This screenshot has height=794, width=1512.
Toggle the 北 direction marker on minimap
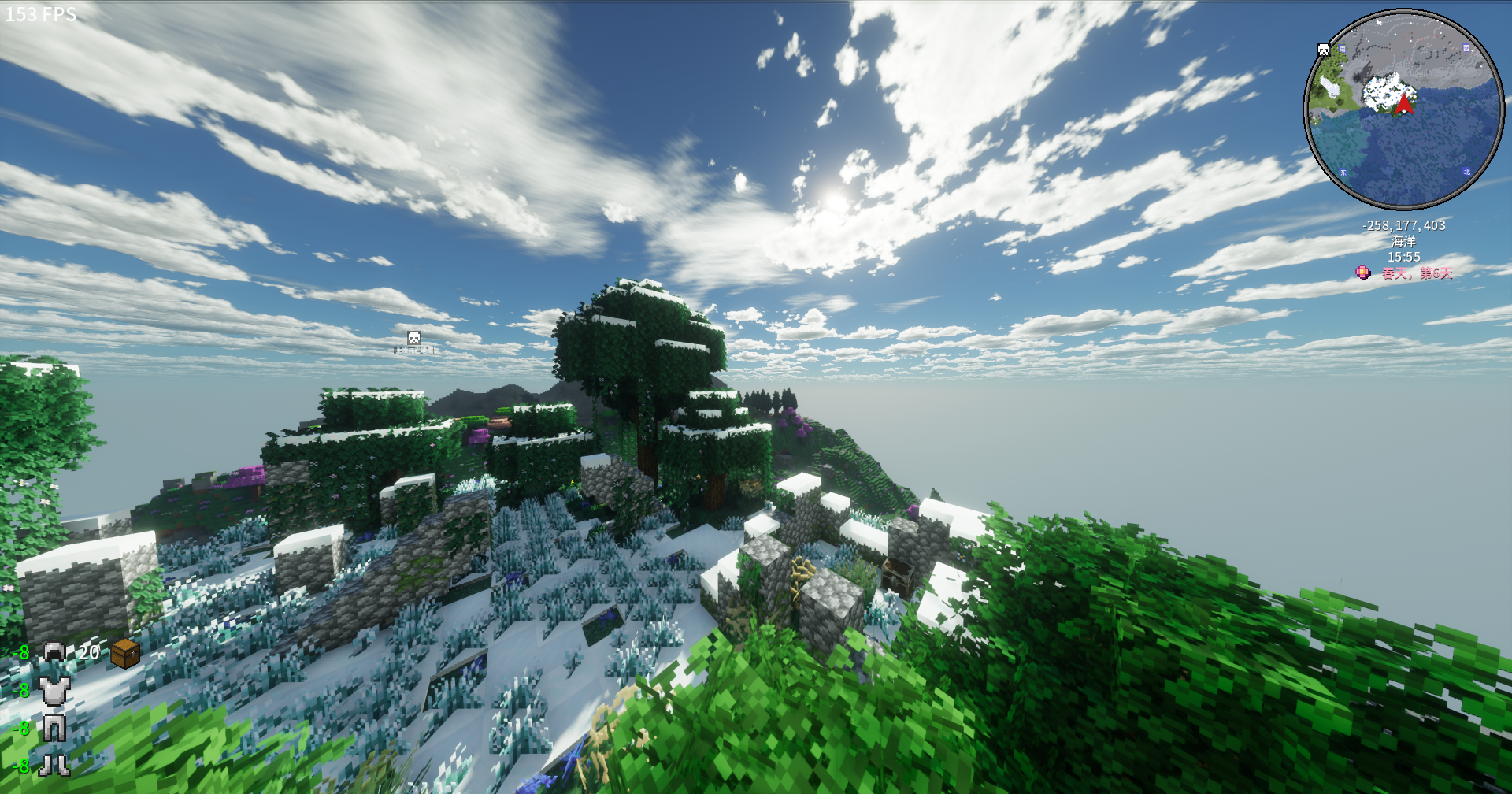pyautogui.click(x=1468, y=172)
